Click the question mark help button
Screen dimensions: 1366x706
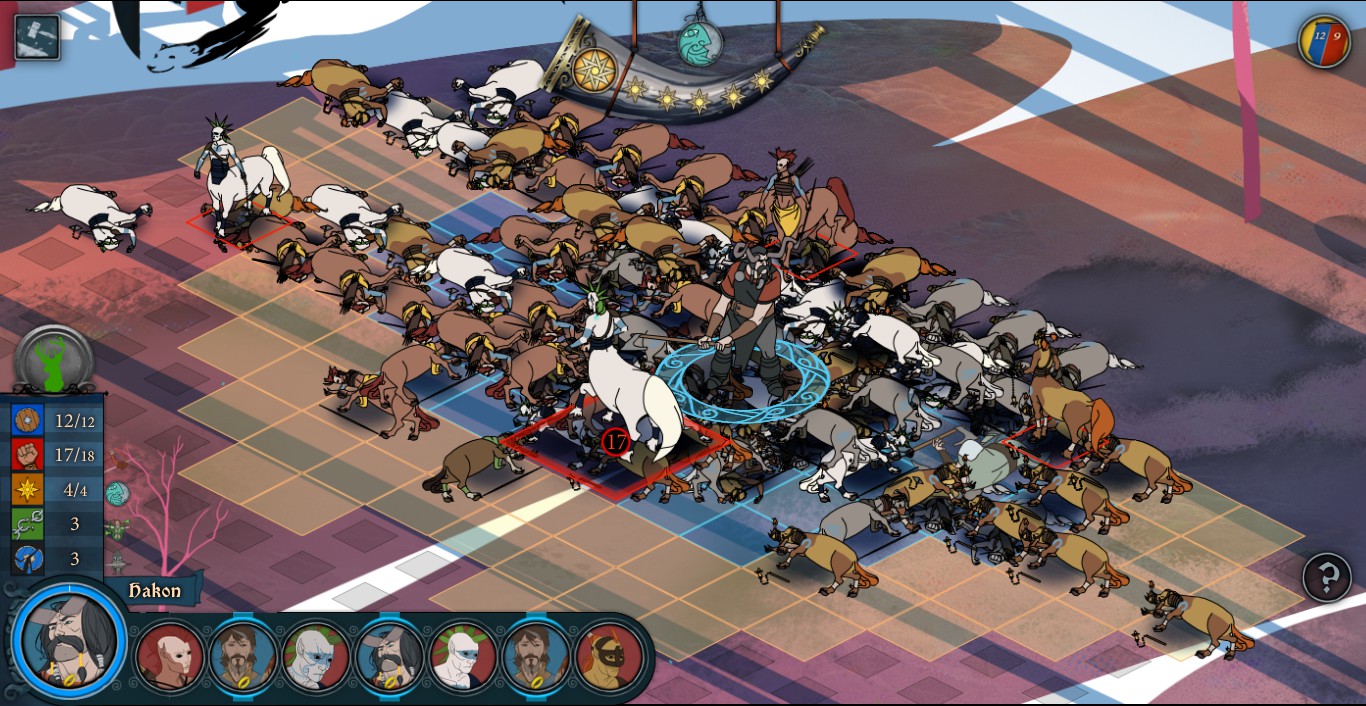coord(1327,577)
